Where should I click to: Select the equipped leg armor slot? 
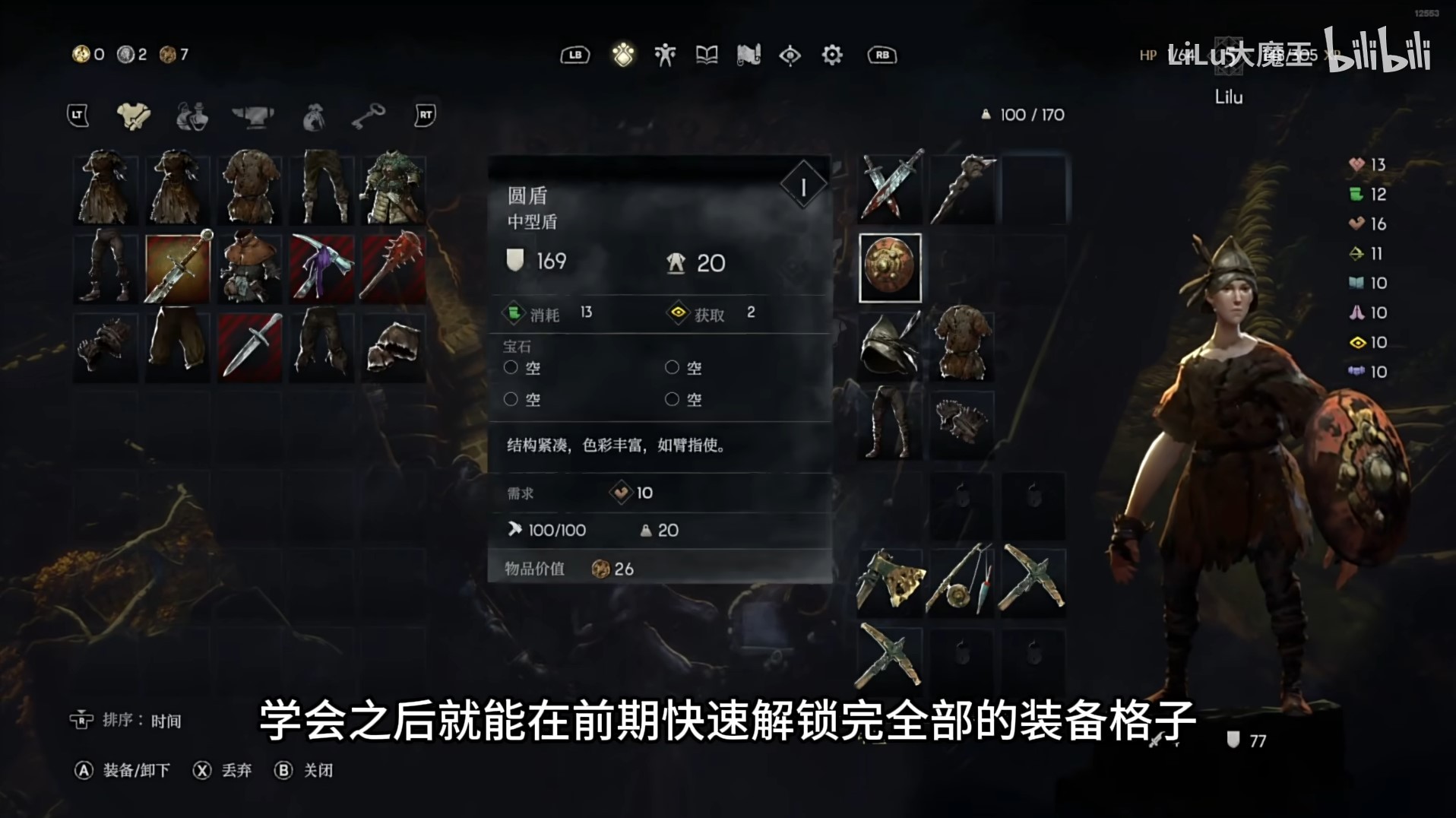pyautogui.click(x=890, y=423)
